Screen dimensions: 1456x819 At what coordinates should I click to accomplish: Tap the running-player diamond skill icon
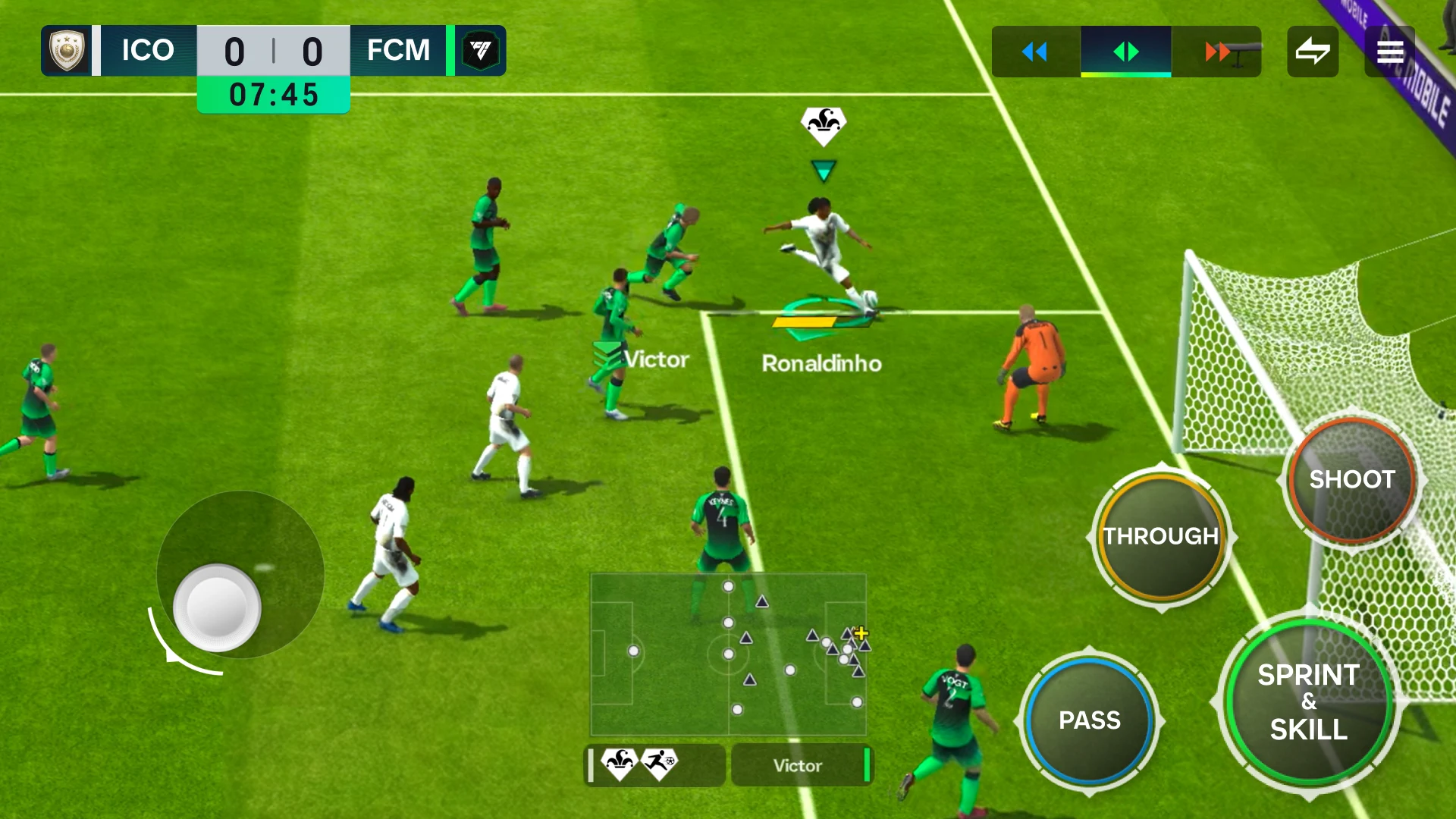coord(661,764)
